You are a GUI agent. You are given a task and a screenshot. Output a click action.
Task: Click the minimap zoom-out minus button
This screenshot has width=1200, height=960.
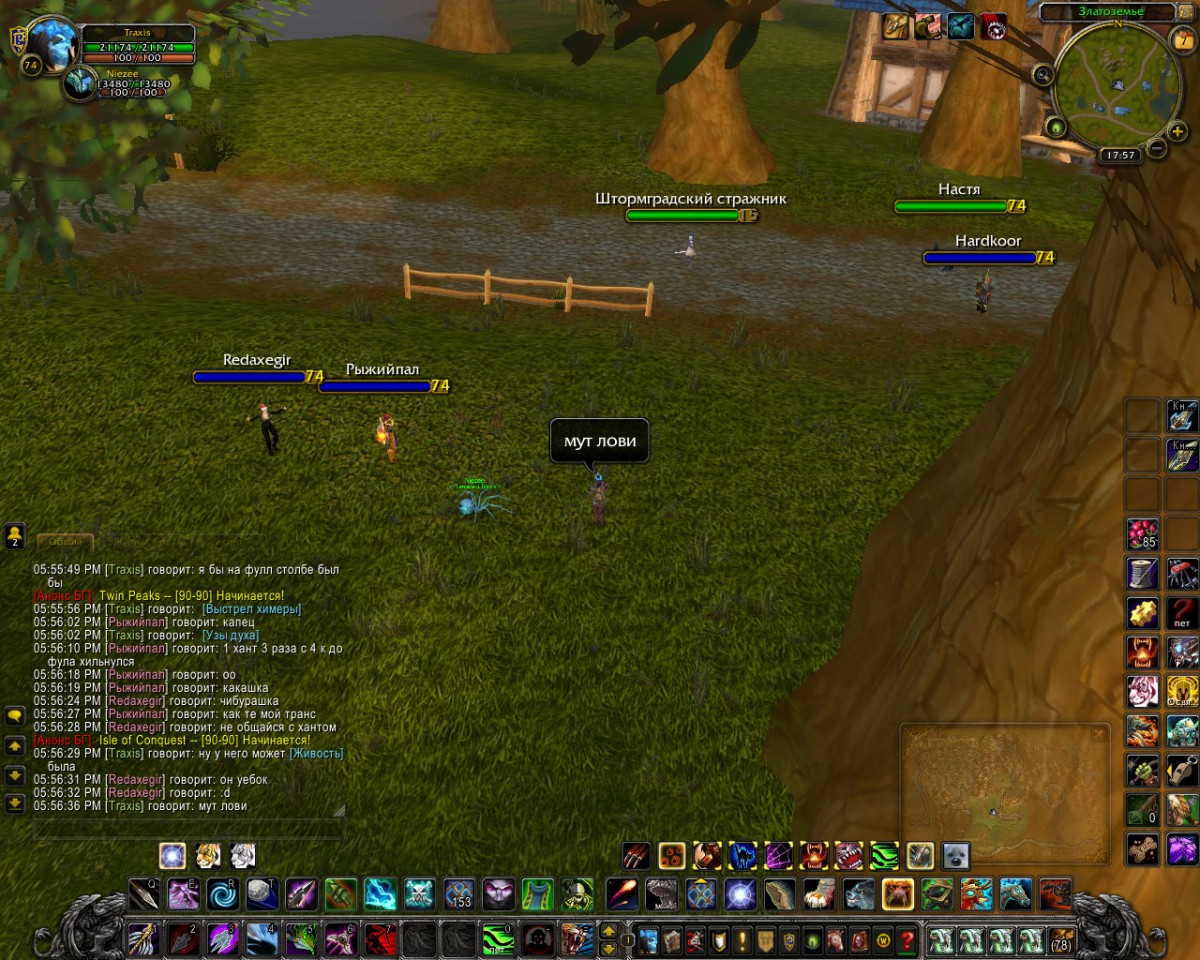(x=1157, y=148)
